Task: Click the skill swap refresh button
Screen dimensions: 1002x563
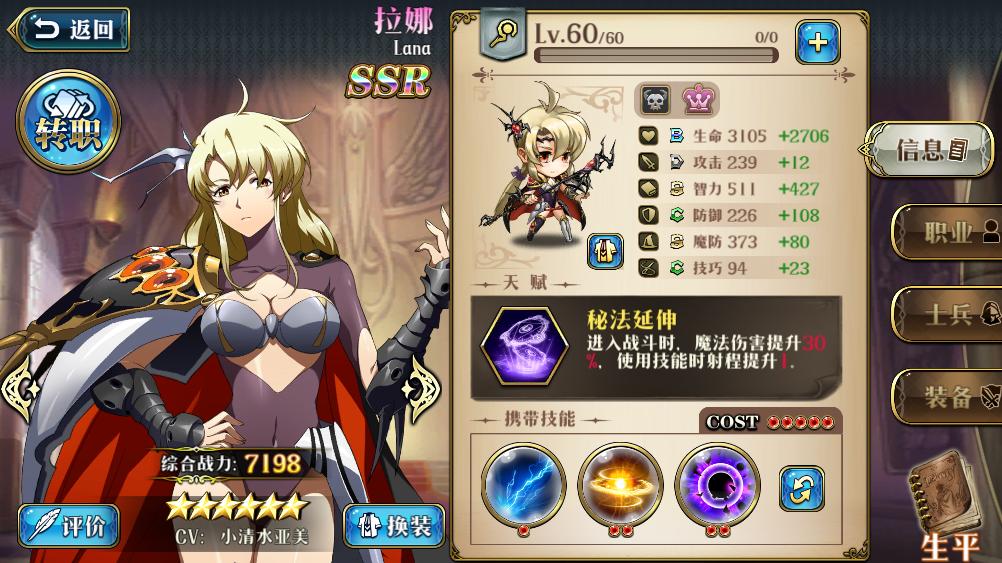Action: [x=801, y=487]
